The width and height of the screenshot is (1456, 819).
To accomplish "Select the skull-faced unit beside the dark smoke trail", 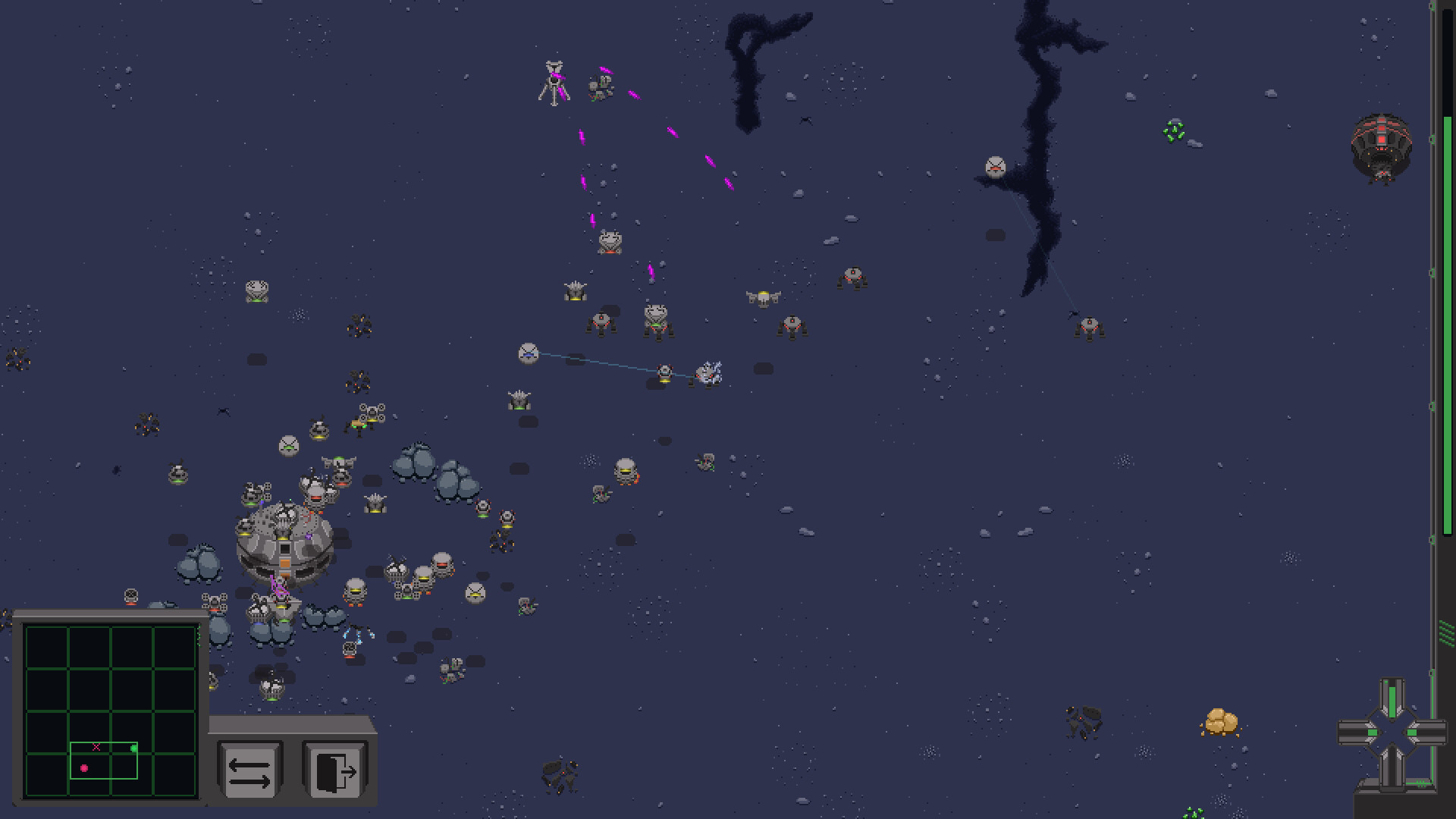I will click(994, 166).
